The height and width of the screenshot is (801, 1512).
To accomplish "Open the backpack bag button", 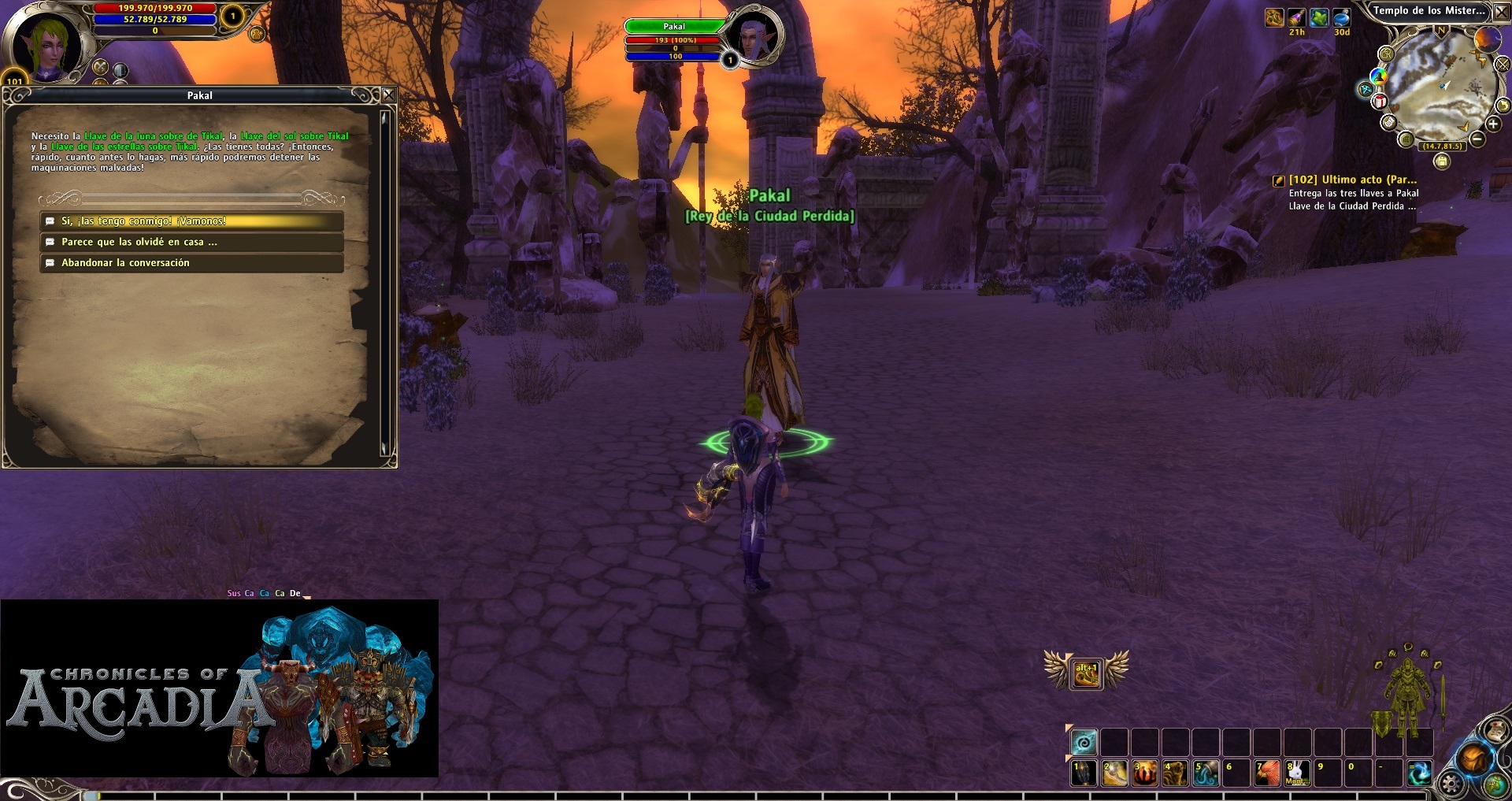I will pos(1472,758).
